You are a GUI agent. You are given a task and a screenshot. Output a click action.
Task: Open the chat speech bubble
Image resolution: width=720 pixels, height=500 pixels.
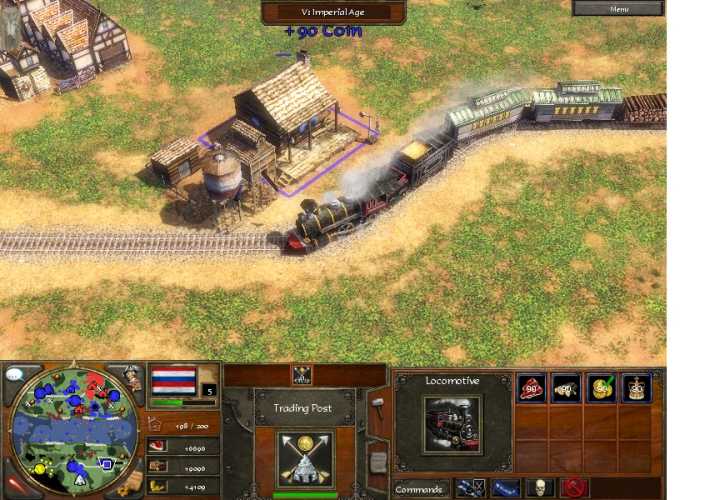click(16, 375)
